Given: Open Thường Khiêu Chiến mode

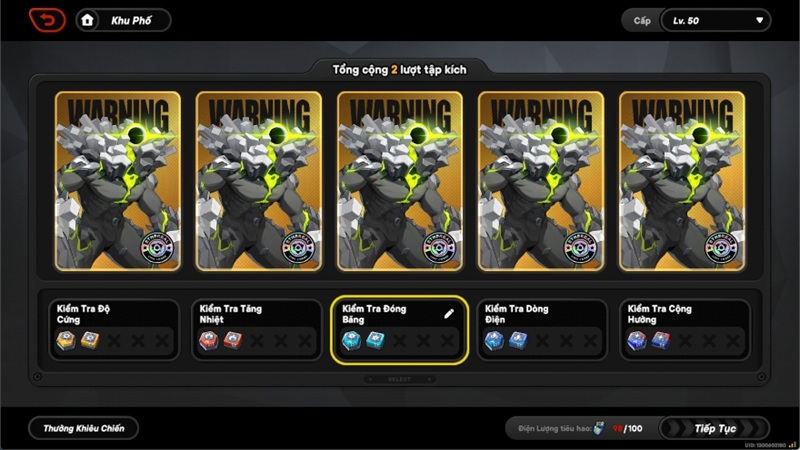Looking at the screenshot, I should (x=83, y=428).
